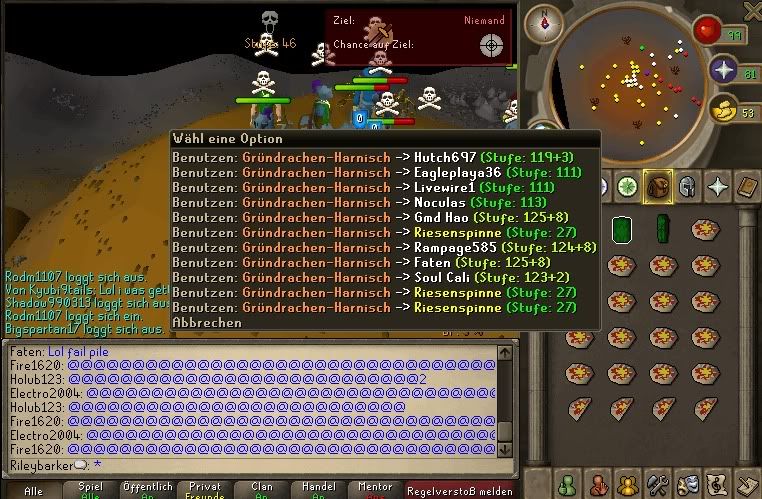Open the backpack inventory tab
This screenshot has height=499, width=762.
point(656,187)
